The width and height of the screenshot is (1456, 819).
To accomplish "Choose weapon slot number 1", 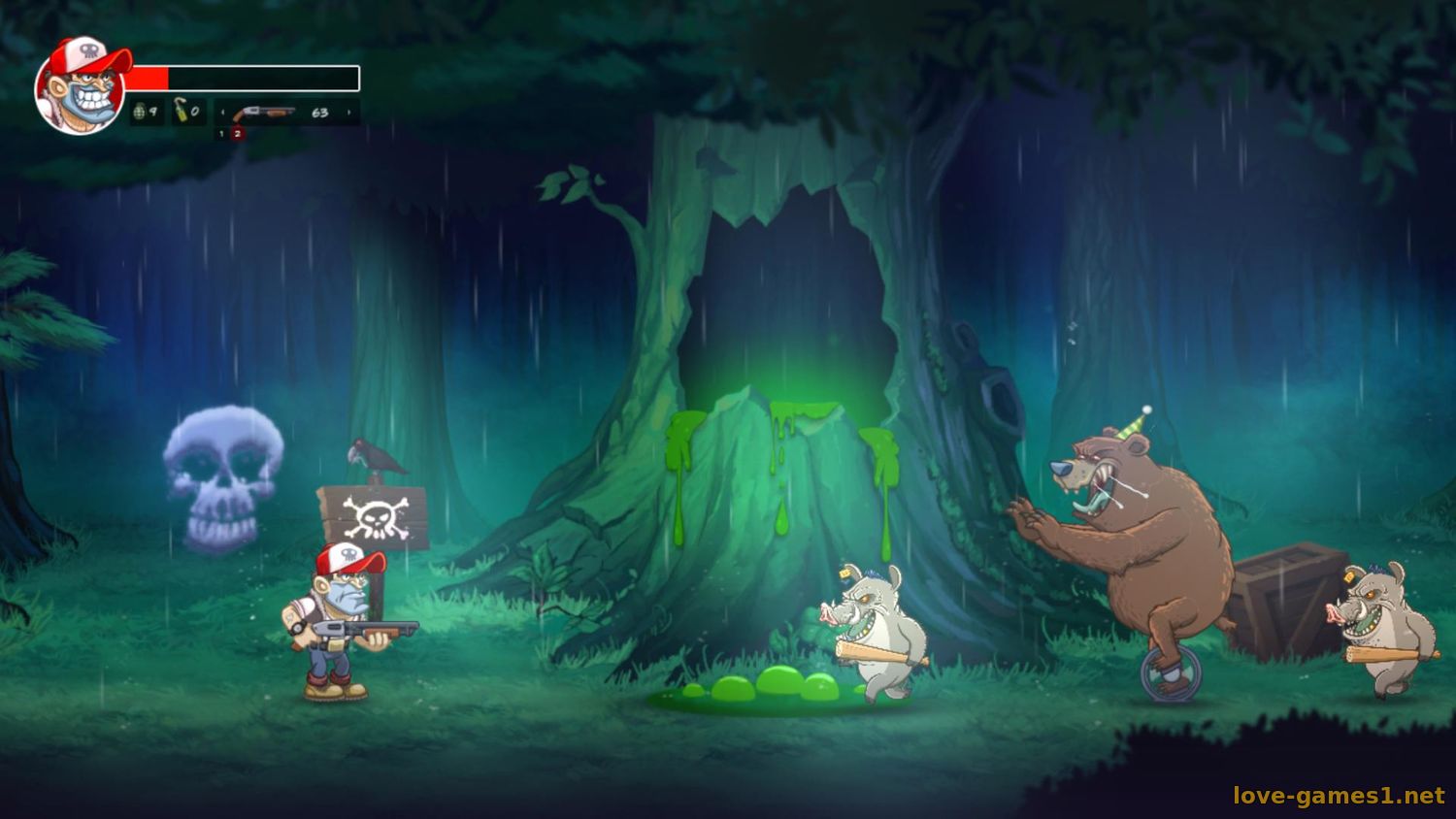I will (x=221, y=134).
